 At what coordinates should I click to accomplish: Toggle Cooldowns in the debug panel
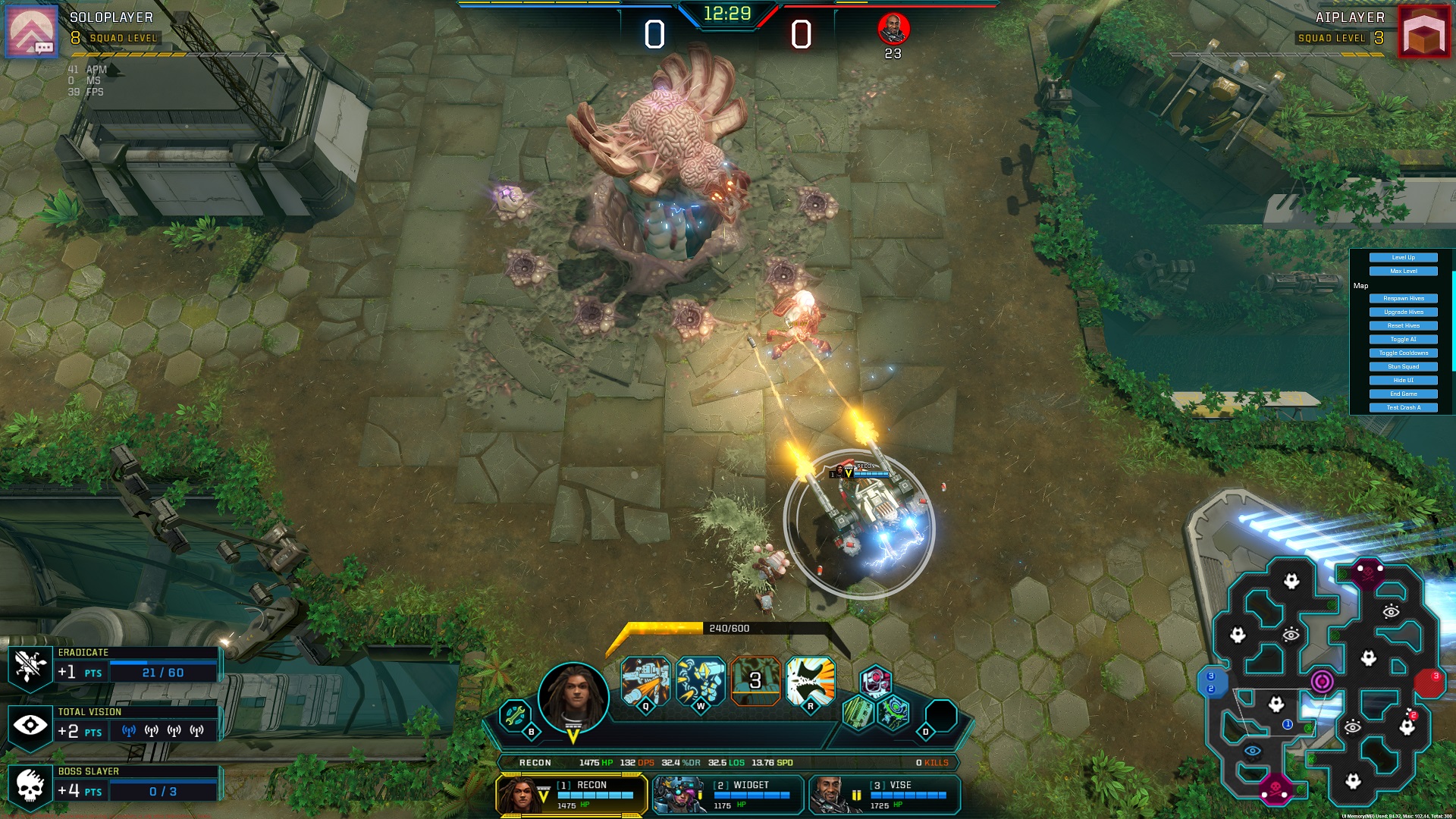tap(1403, 353)
